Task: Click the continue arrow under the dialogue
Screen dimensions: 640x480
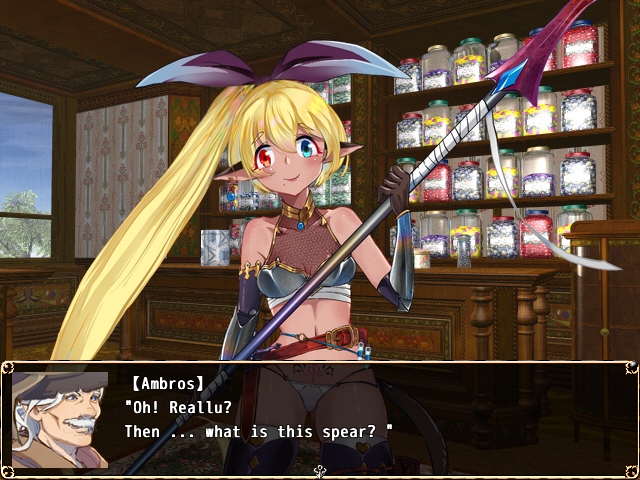Action: 320,470
